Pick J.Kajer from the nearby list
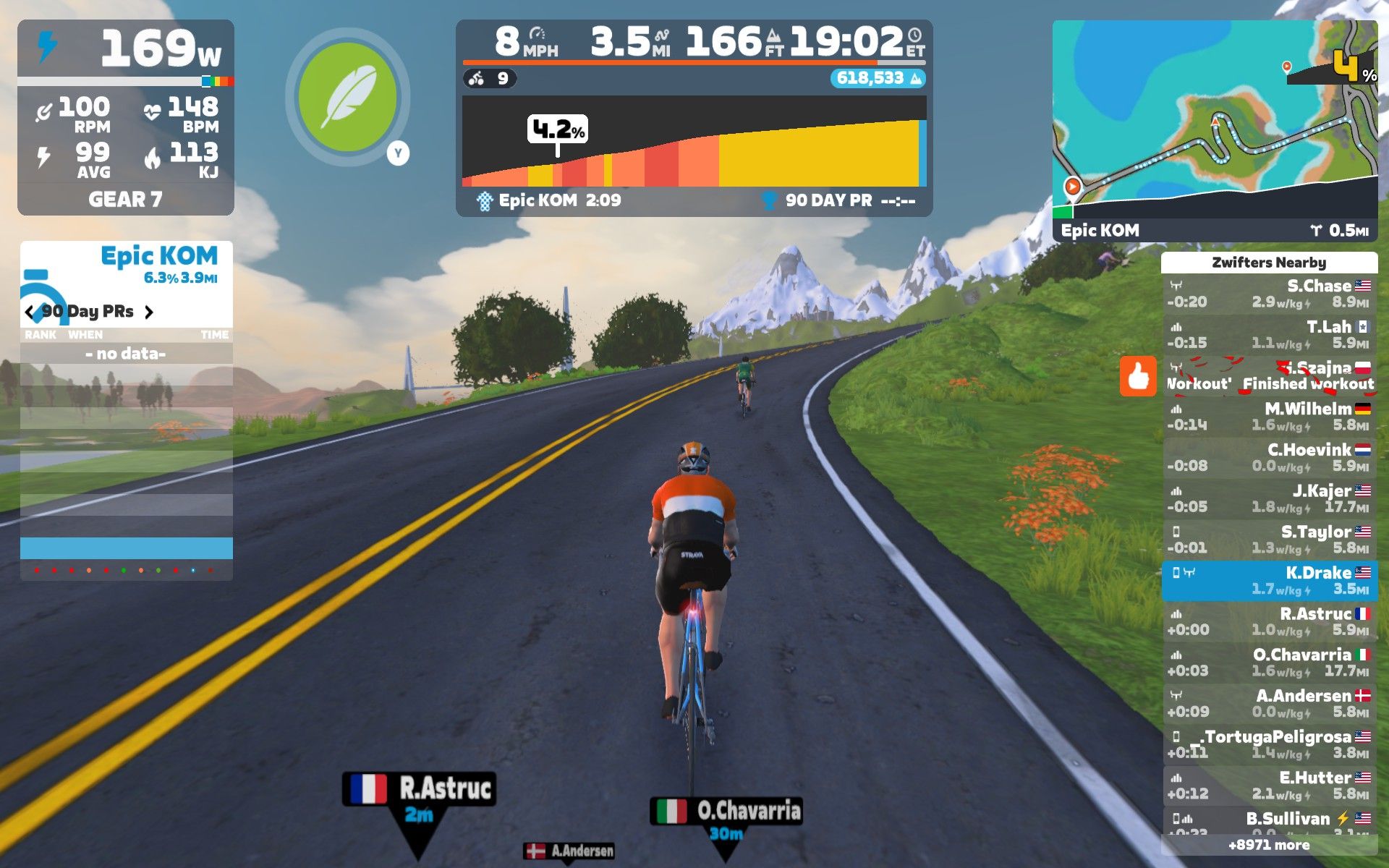This screenshot has width=1389, height=868. tap(1269, 498)
